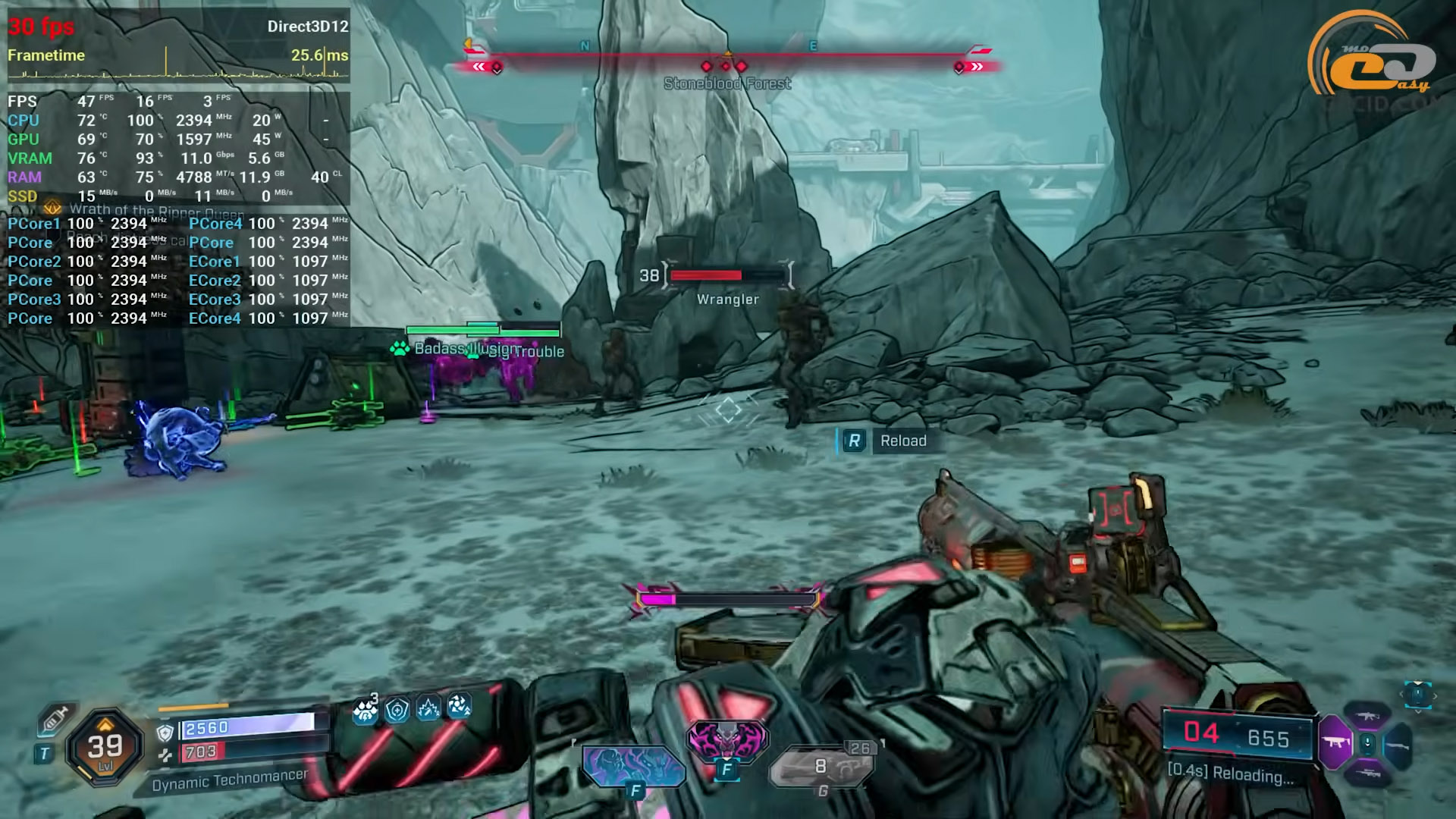1456x819 pixels.
Task: Switch to the right-side shotgun weapon slot
Action: tap(1398, 746)
